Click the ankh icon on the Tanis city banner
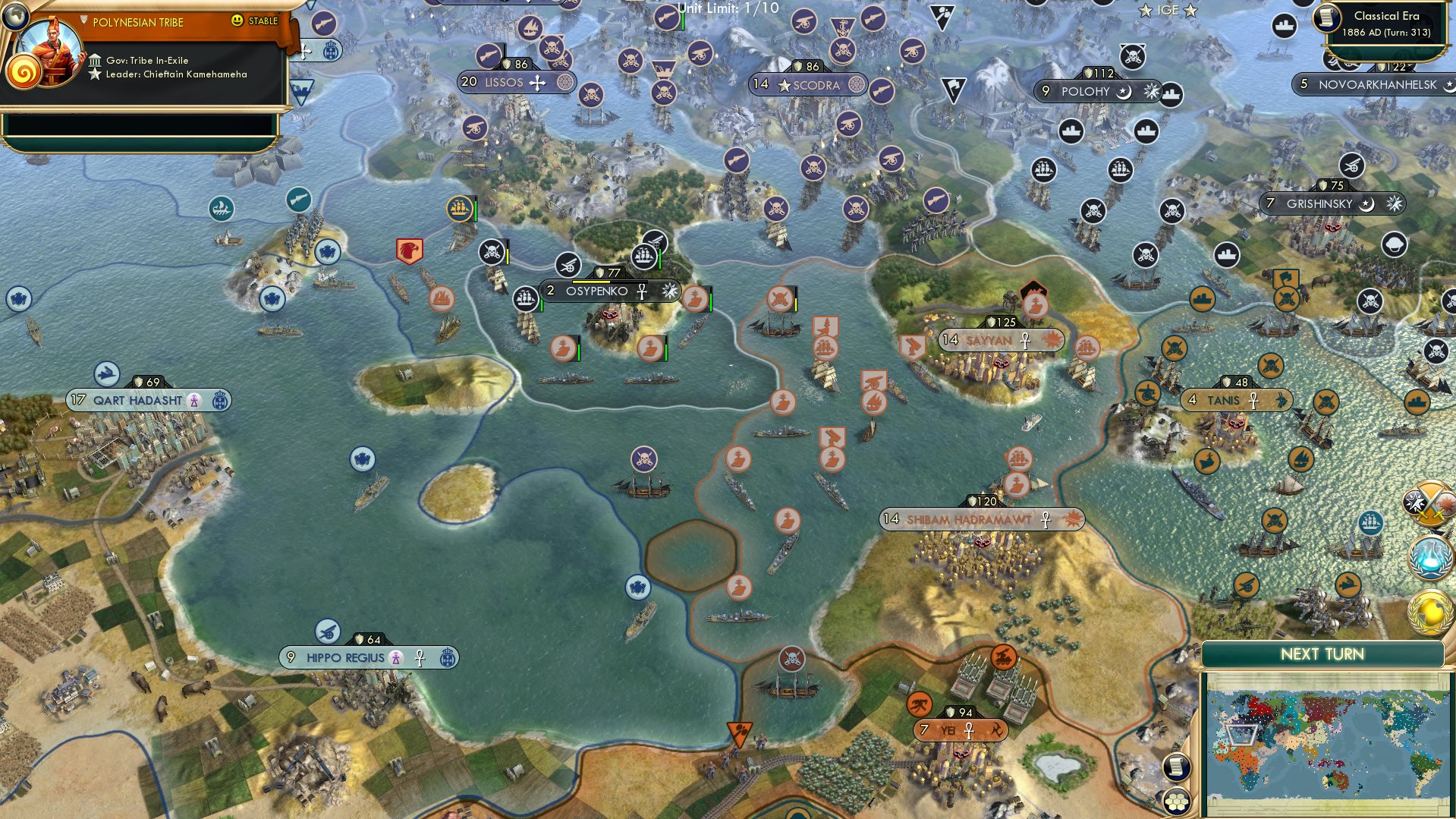 point(1252,398)
